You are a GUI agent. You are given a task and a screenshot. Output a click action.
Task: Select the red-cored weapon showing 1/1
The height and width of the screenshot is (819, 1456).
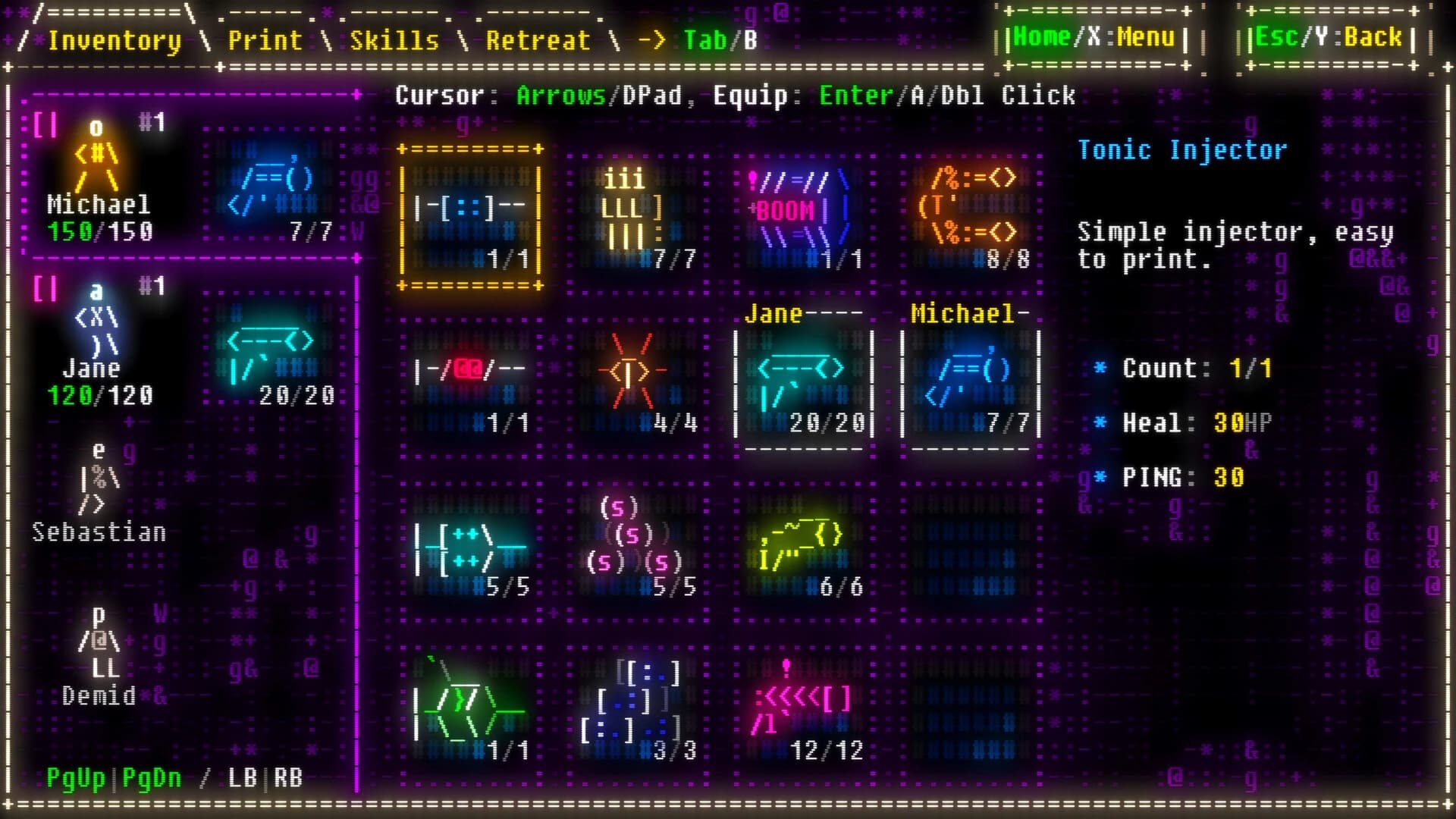coord(470,379)
